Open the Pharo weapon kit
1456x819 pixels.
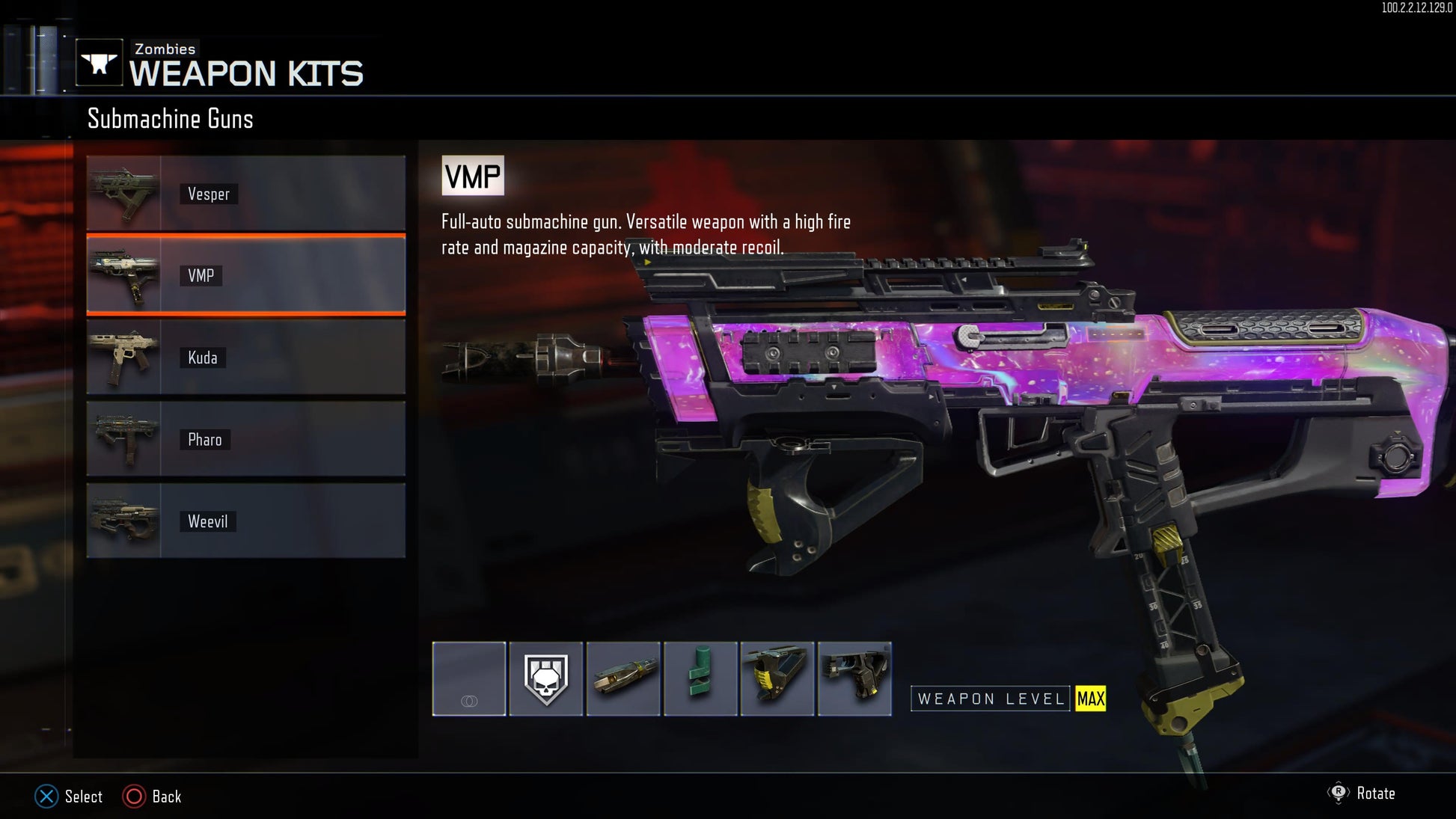click(x=245, y=439)
